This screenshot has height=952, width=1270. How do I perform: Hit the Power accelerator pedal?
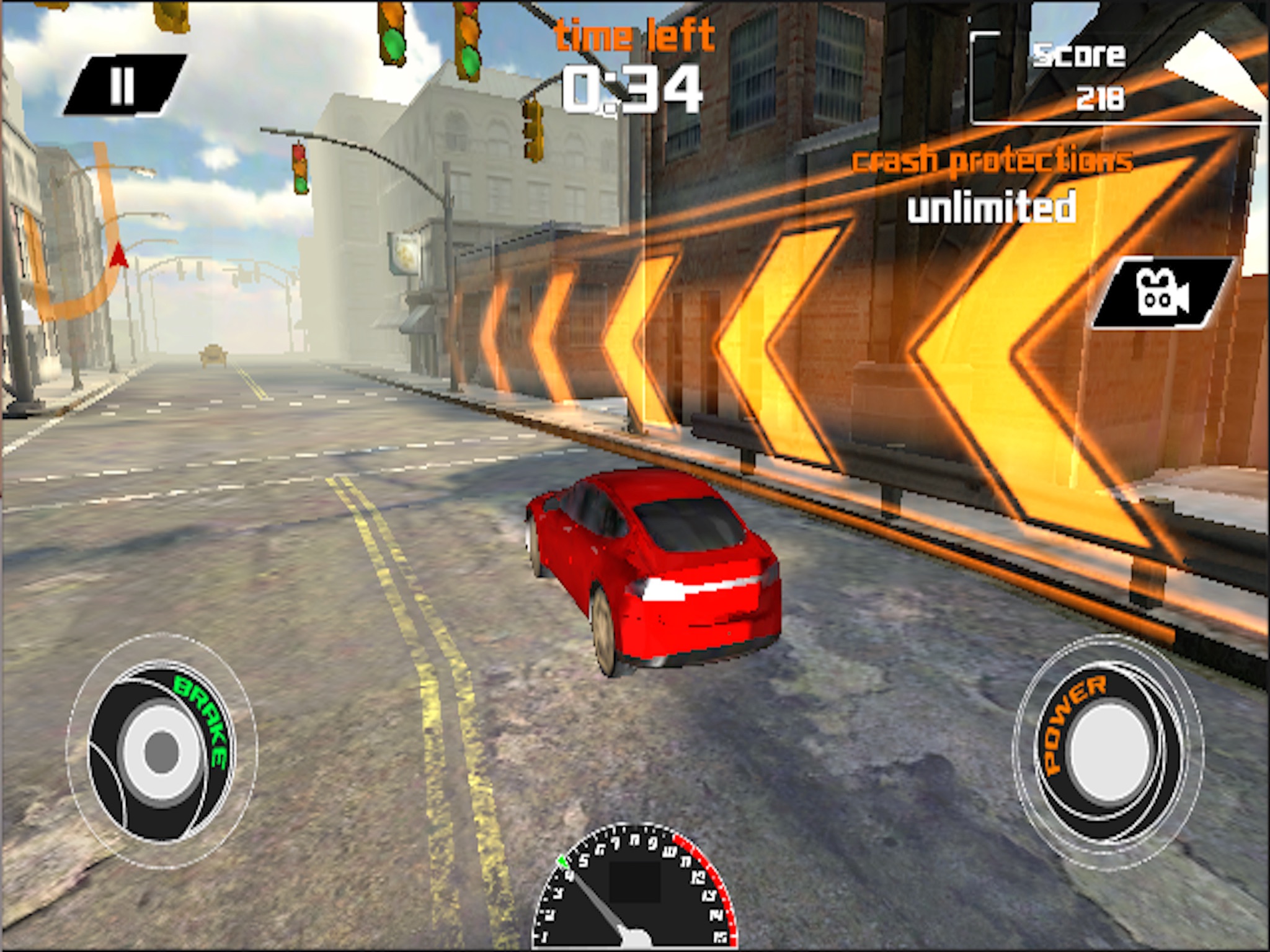click(x=1108, y=751)
